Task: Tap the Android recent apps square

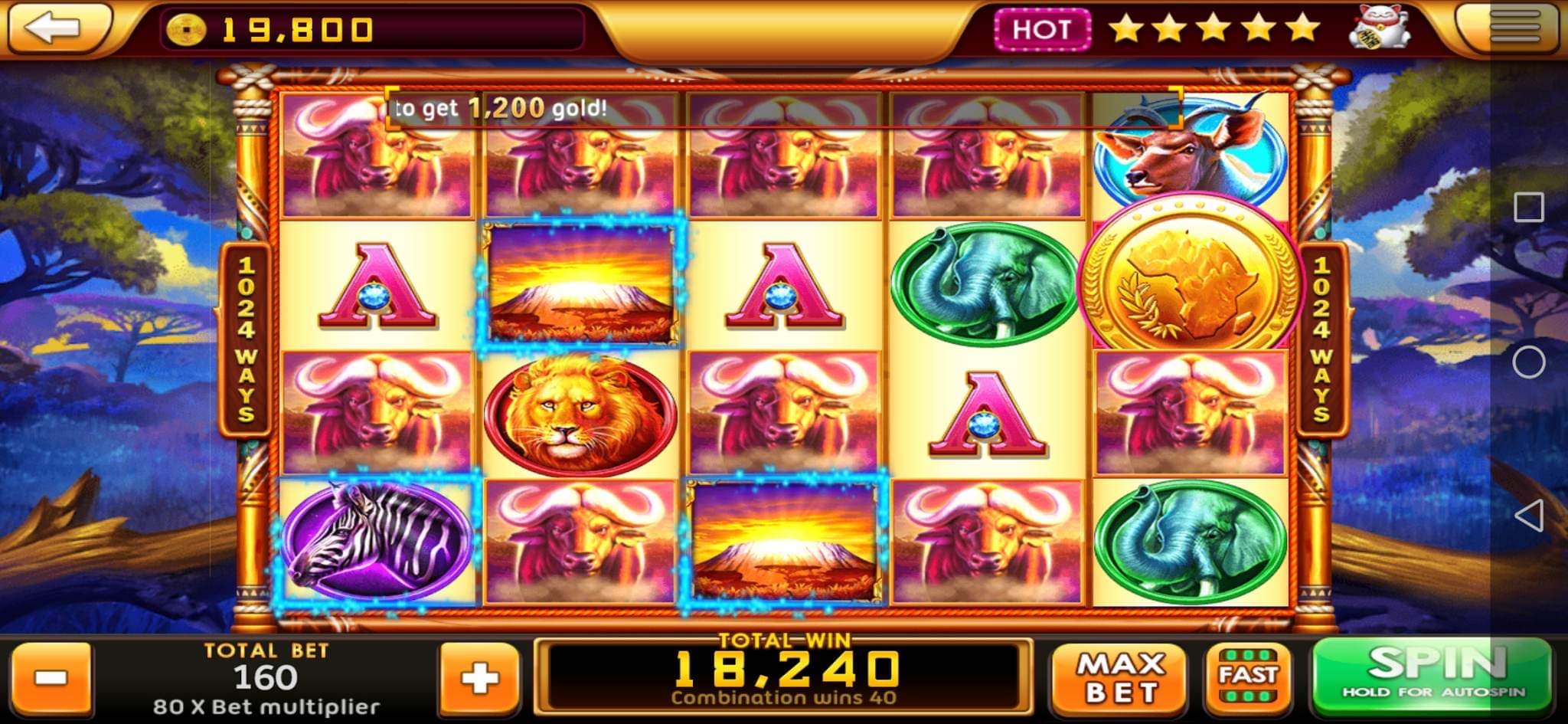Action: pyautogui.click(x=1528, y=208)
